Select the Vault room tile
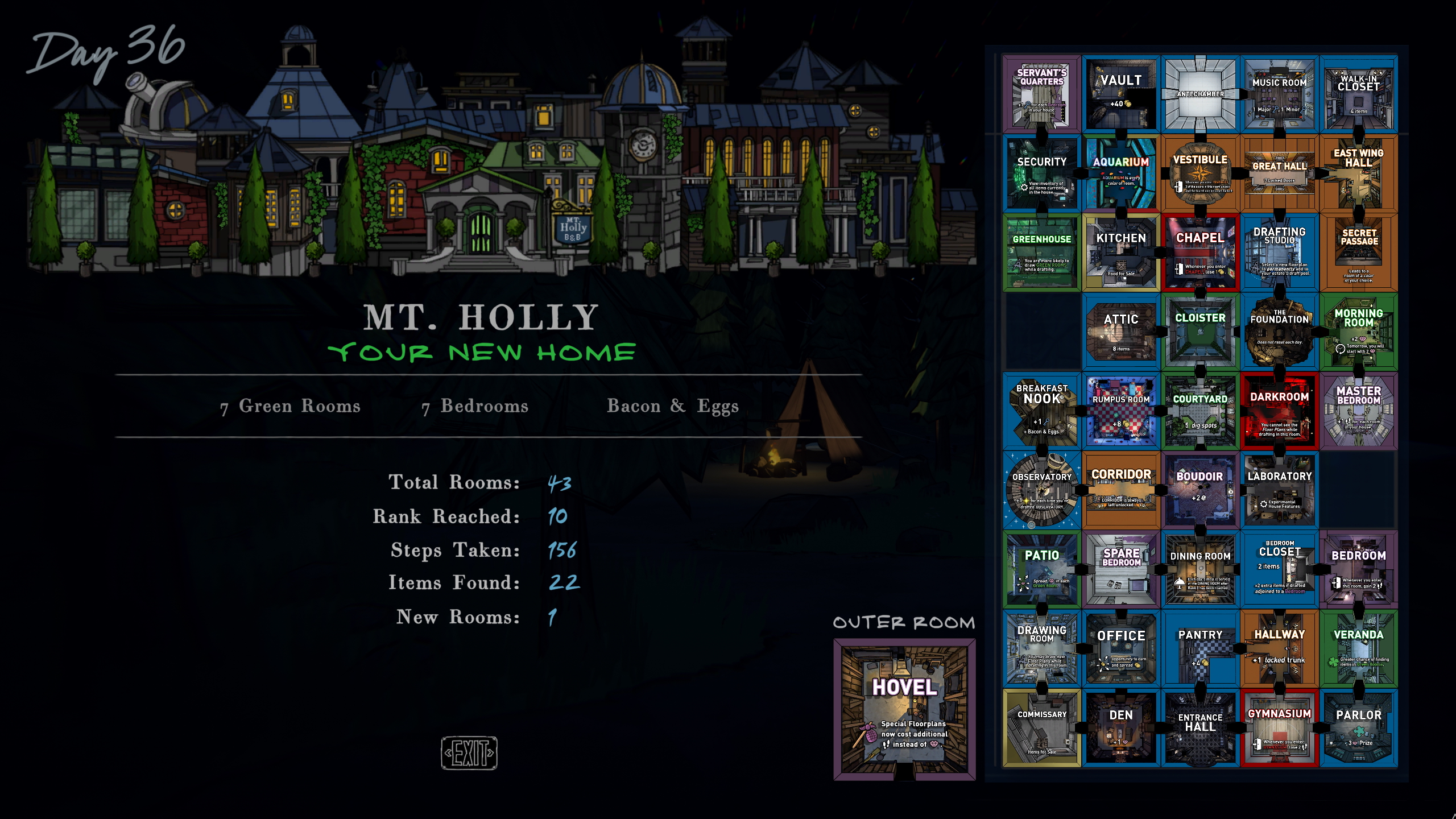1456x819 pixels. pos(1121,94)
